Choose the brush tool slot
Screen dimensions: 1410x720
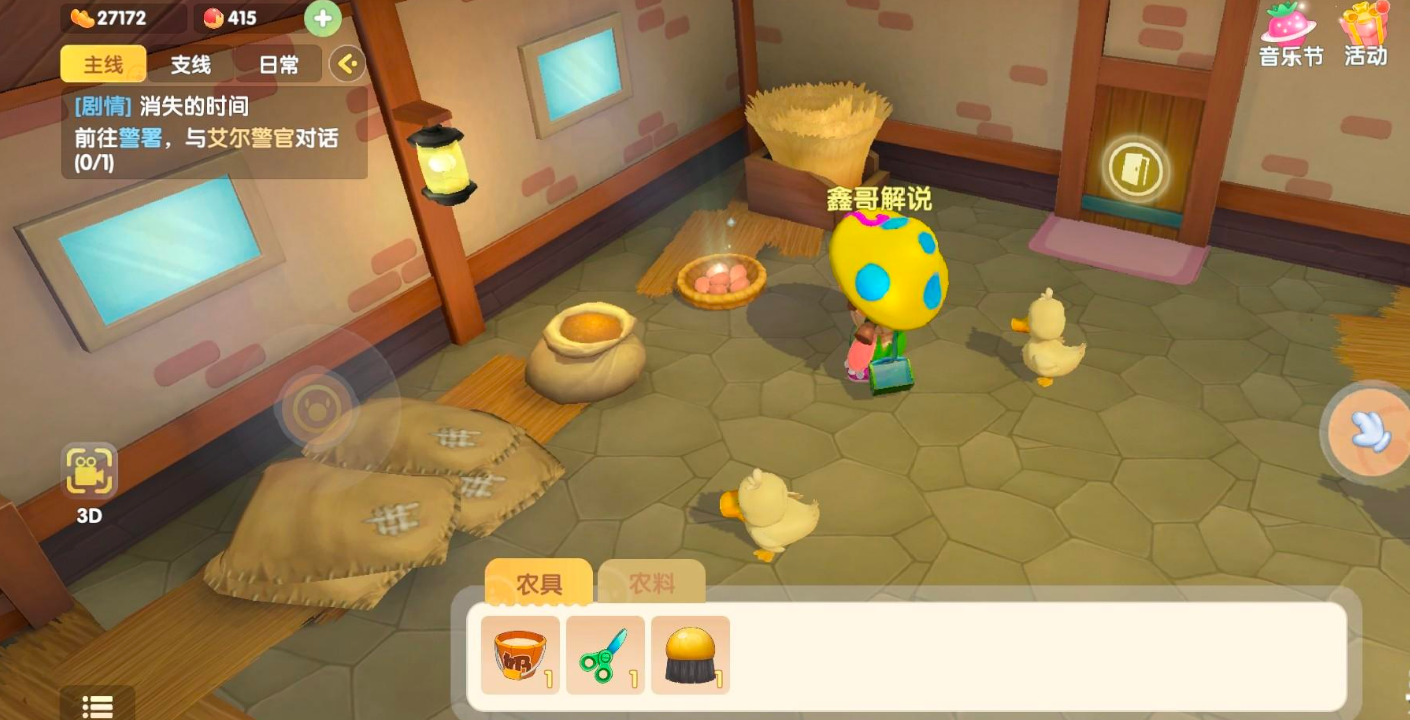click(690, 655)
